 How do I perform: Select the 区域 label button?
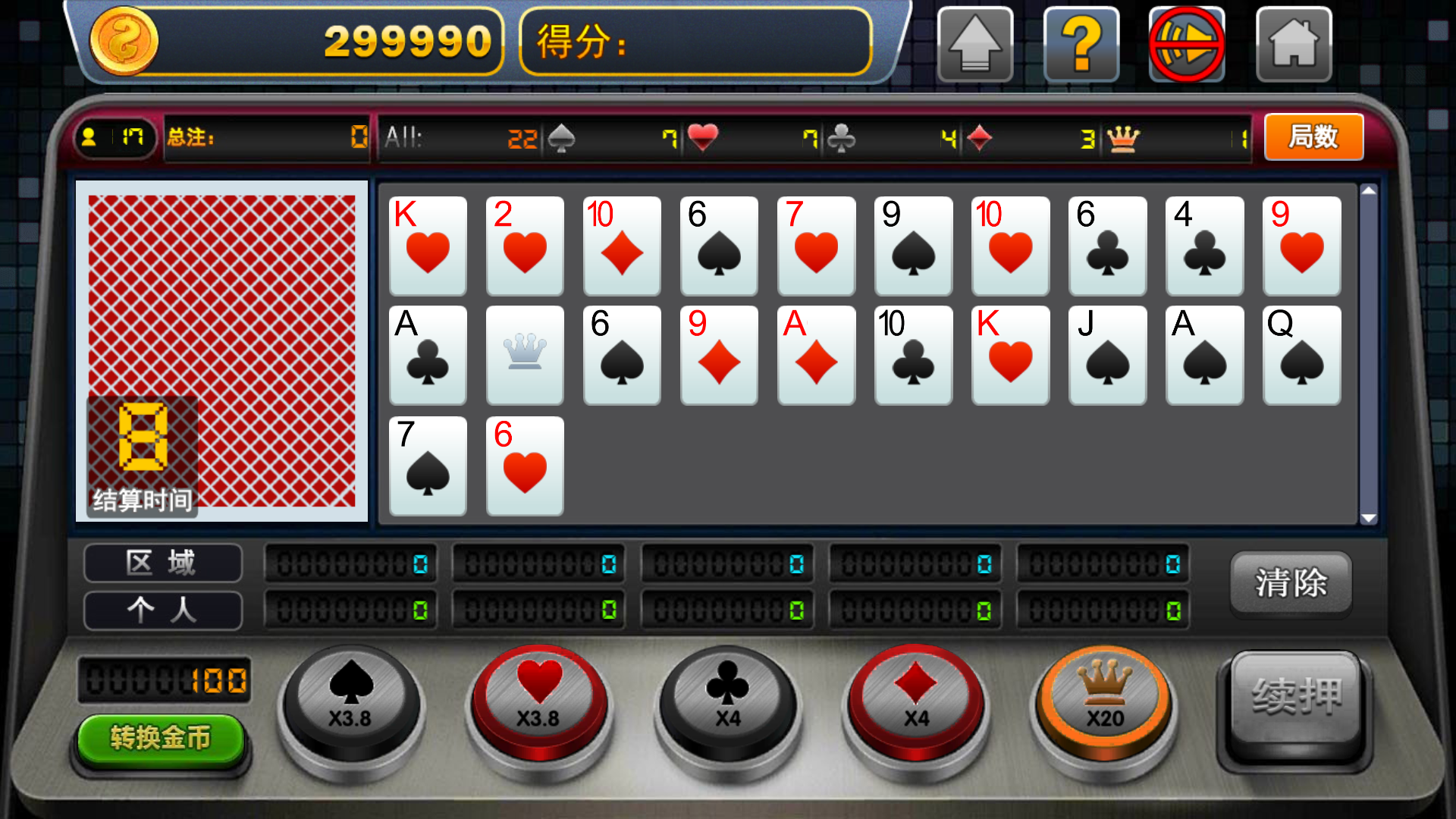click(162, 563)
